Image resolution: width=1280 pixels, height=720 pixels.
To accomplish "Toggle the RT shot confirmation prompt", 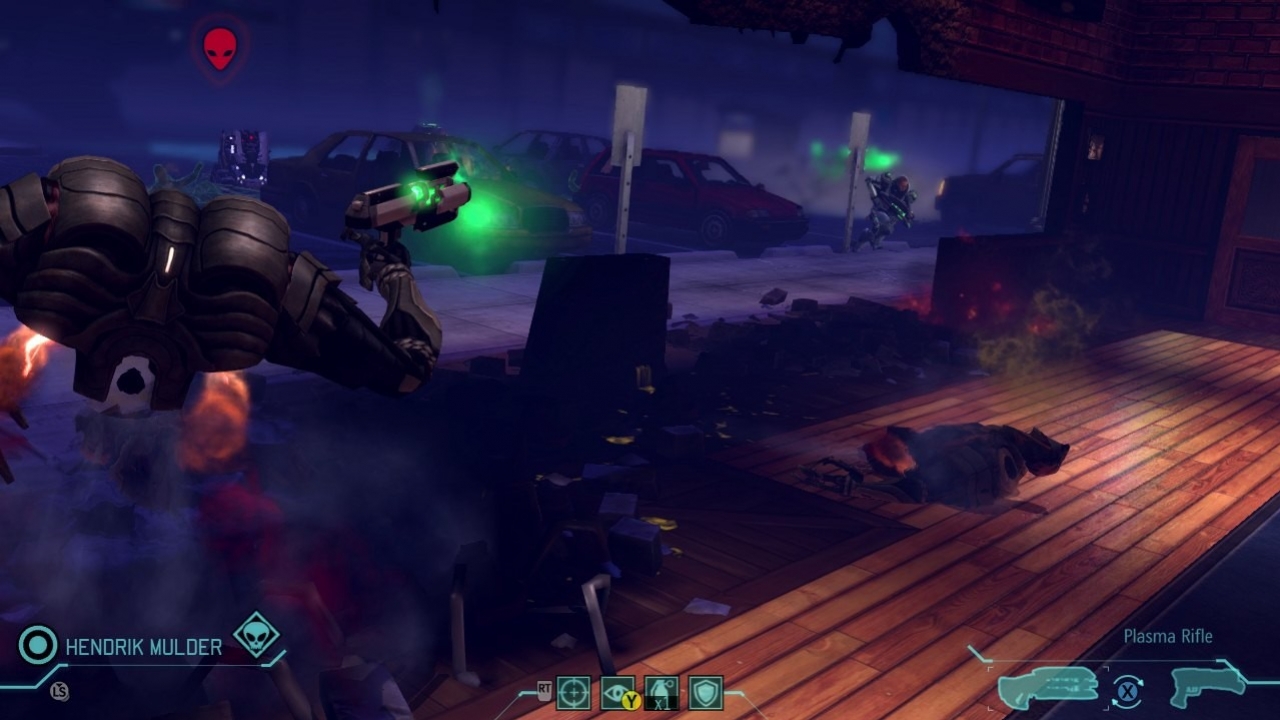I will (545, 688).
